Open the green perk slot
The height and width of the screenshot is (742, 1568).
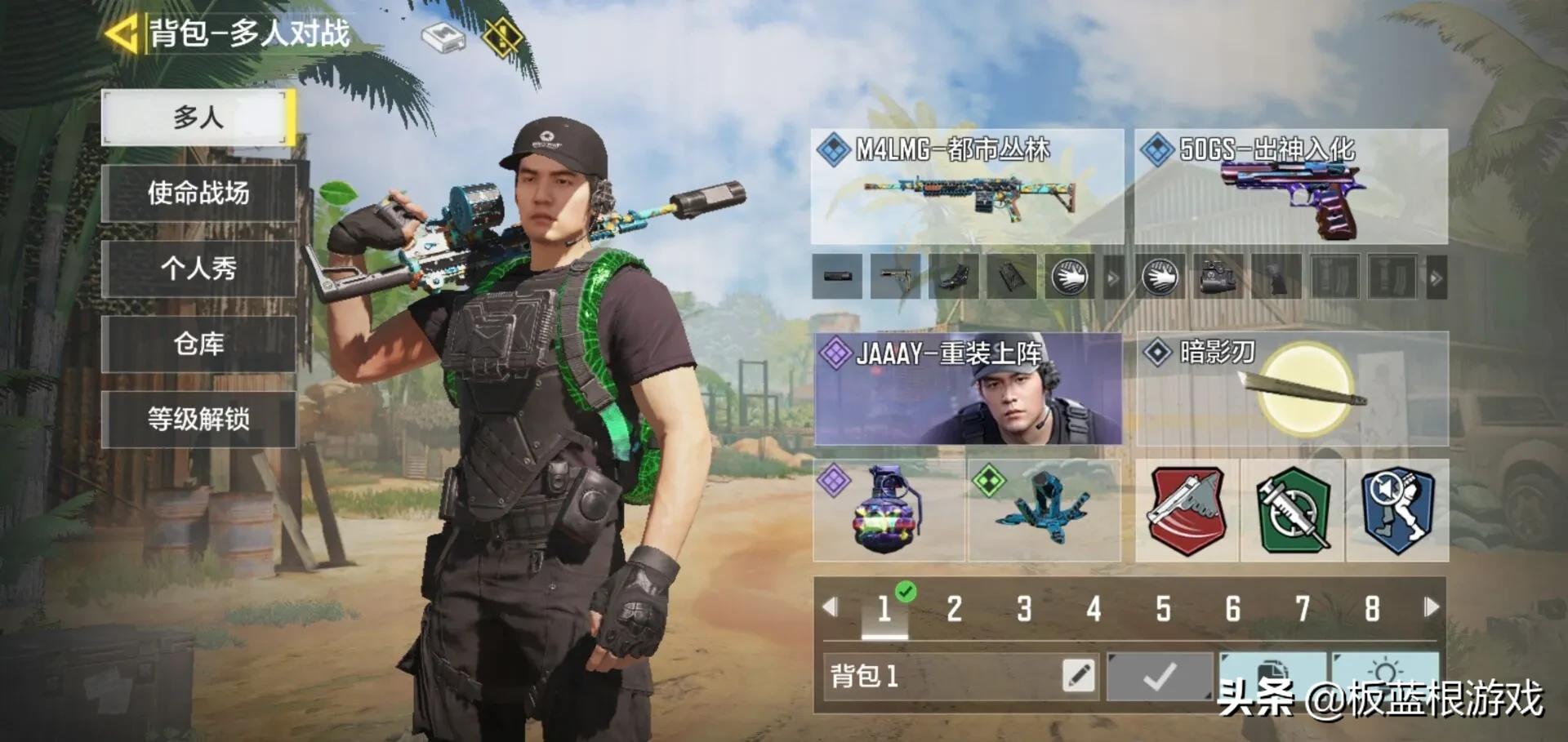tap(1292, 510)
